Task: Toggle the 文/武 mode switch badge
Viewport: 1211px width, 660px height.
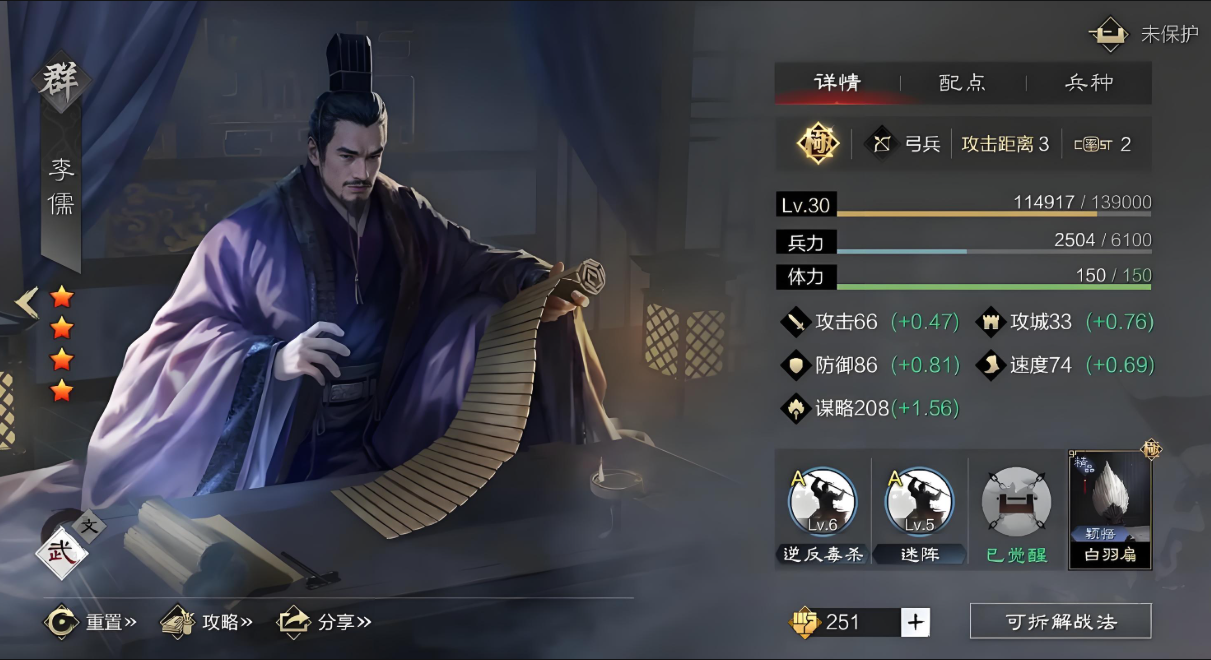Action: pyautogui.click(x=66, y=544)
